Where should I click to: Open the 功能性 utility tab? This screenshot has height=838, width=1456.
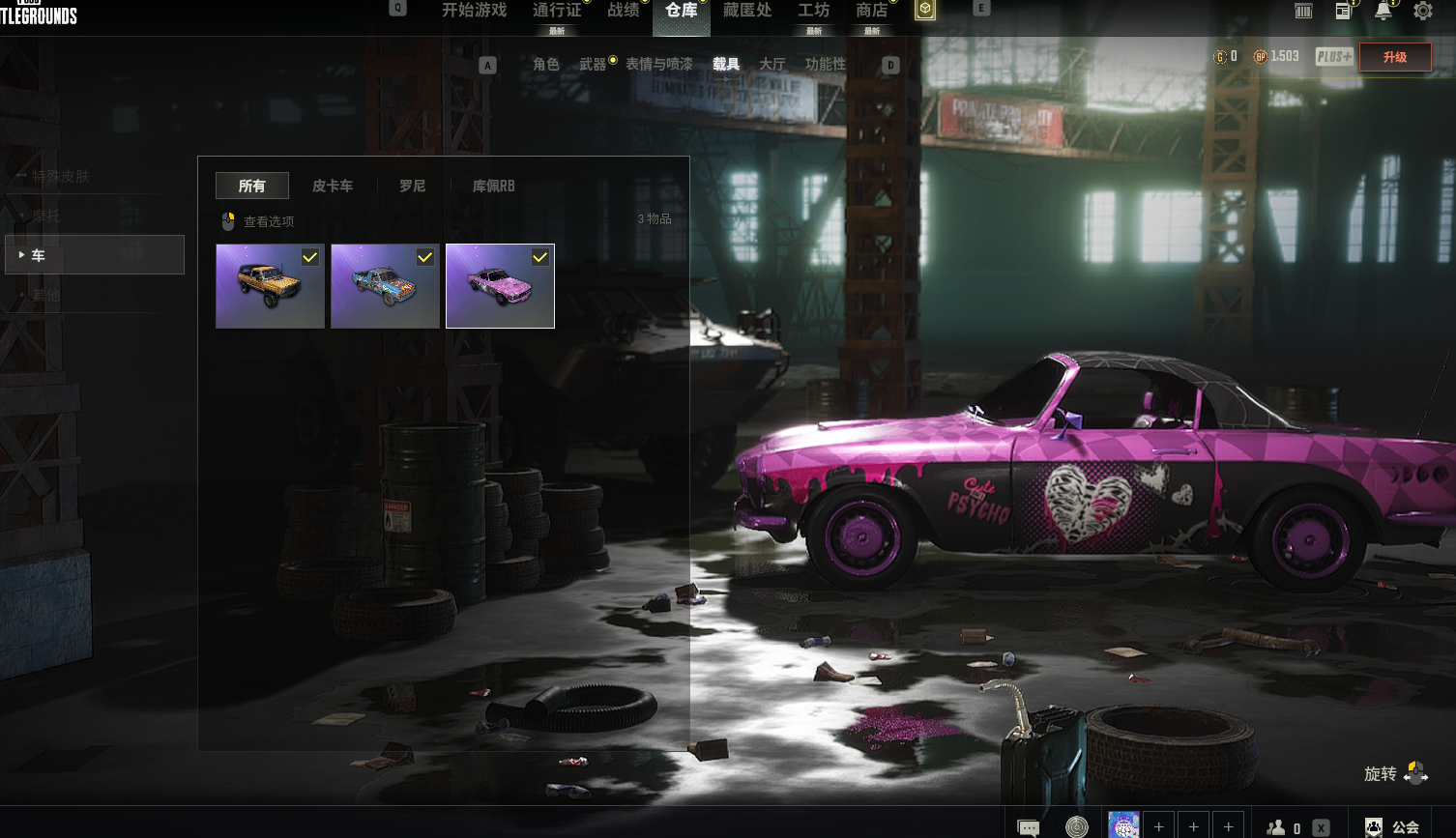click(x=826, y=65)
